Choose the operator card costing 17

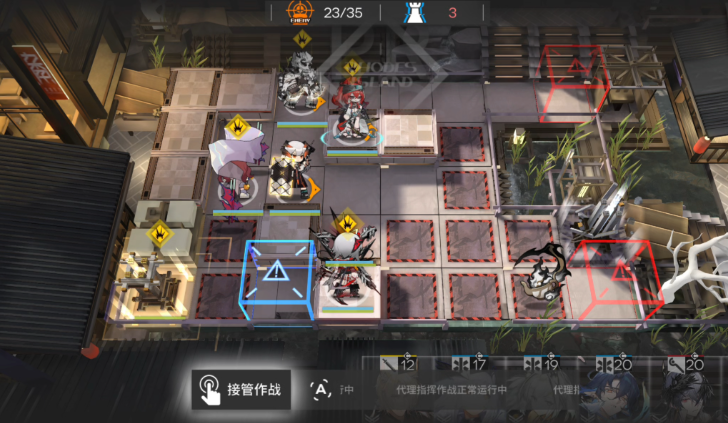tap(468, 390)
